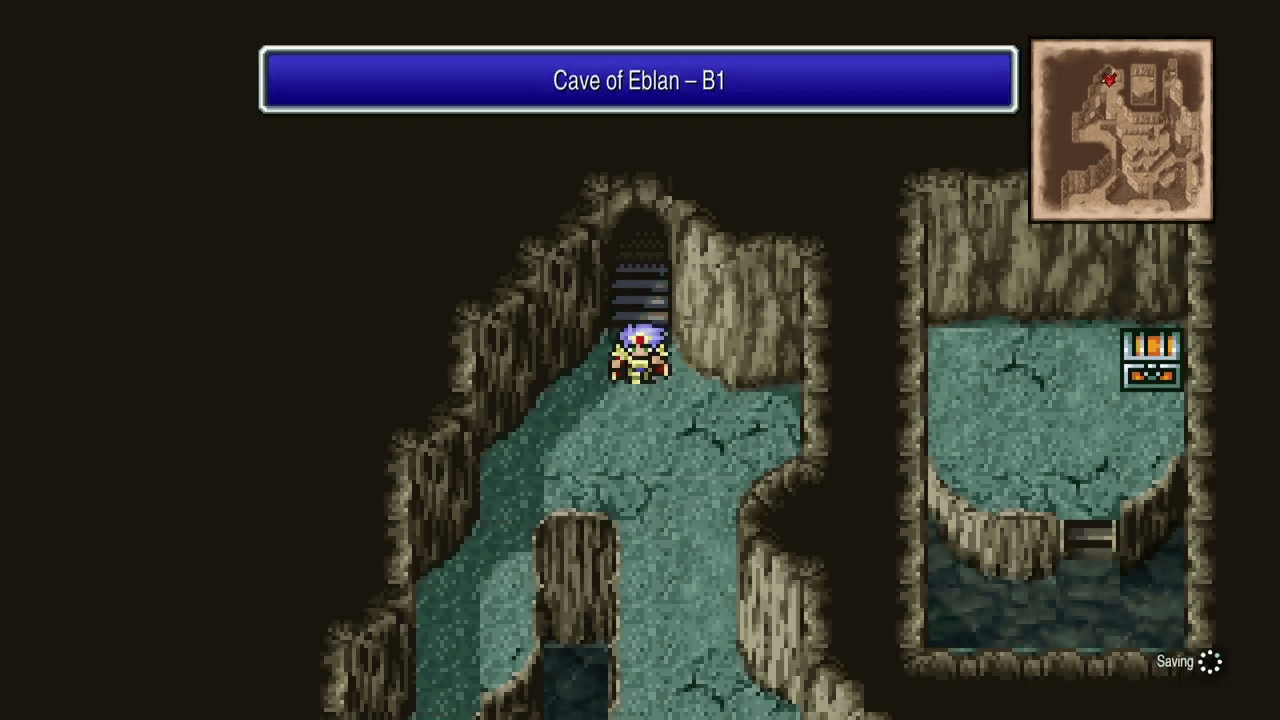Click the staircase above the character
1280x720 pixels.
point(640,290)
